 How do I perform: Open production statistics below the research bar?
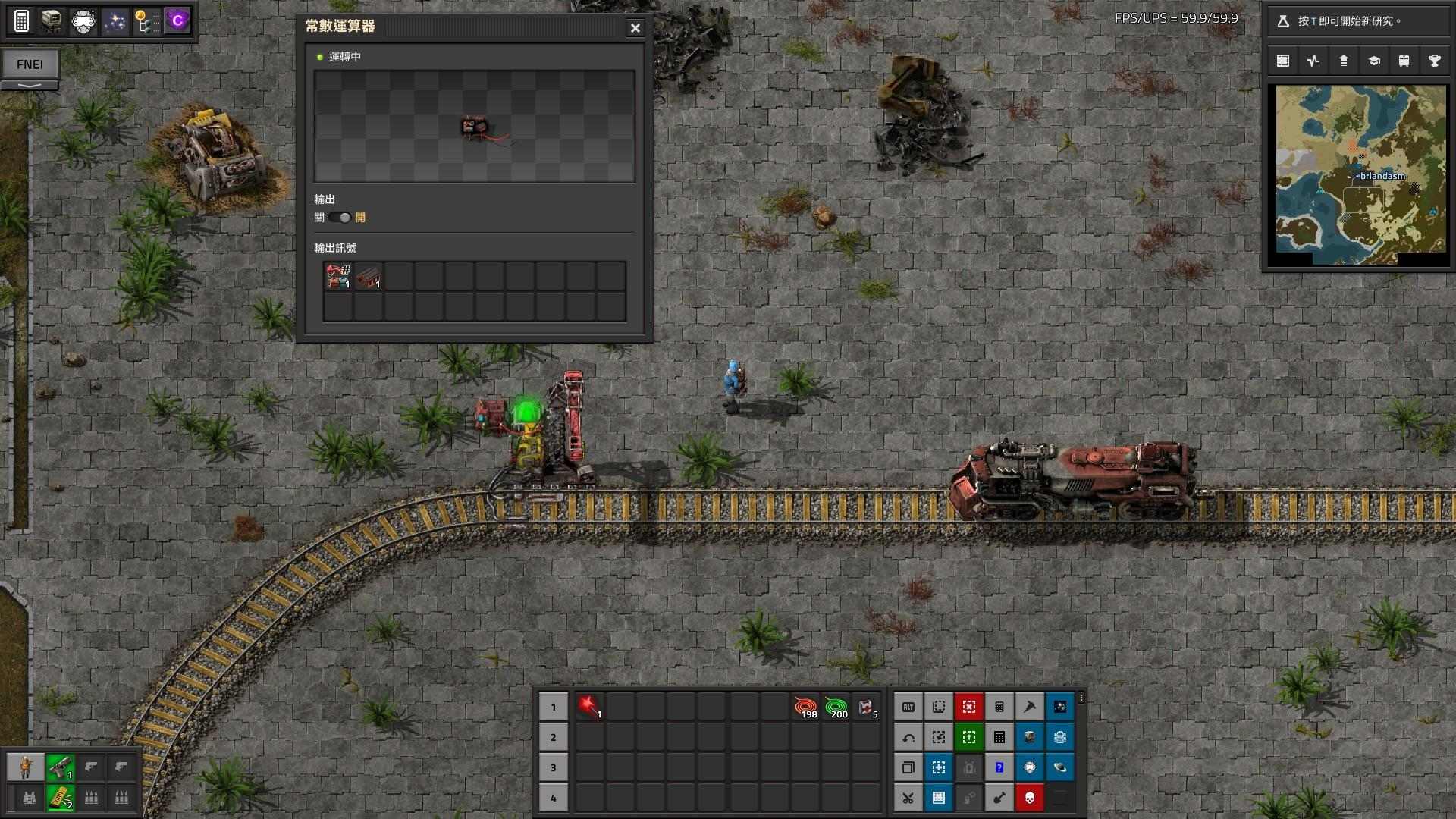coord(1313,60)
